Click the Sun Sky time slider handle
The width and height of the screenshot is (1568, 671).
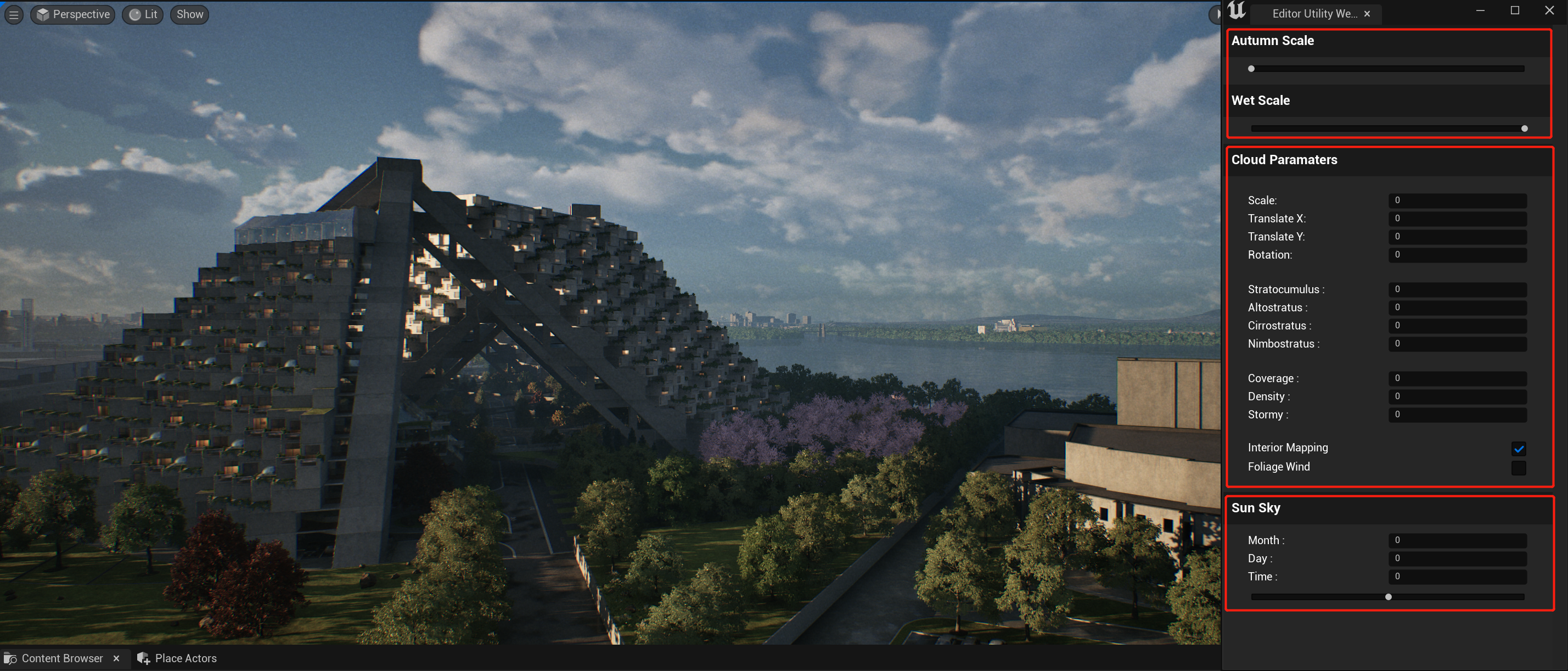coord(1389,597)
